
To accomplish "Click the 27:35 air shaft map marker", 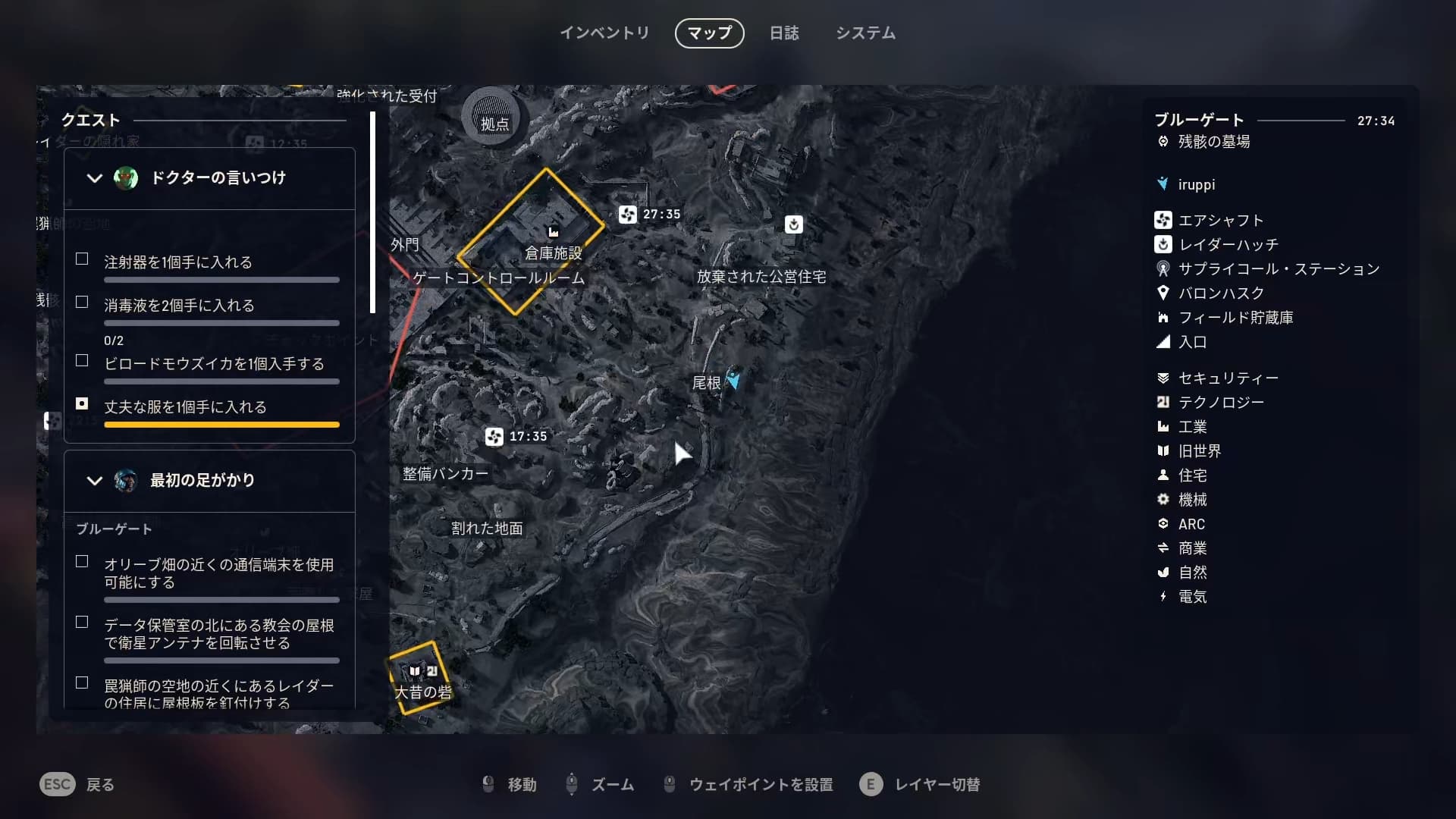I will tap(628, 215).
